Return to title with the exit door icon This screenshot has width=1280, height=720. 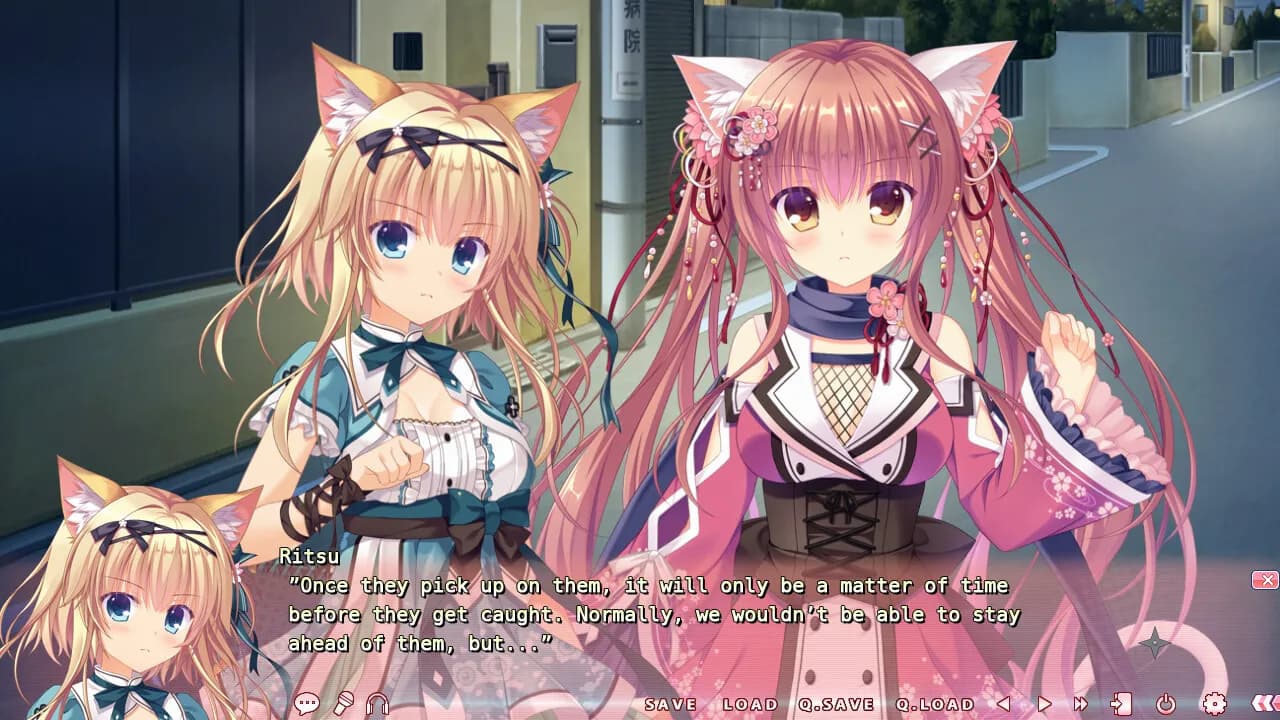tap(1122, 704)
